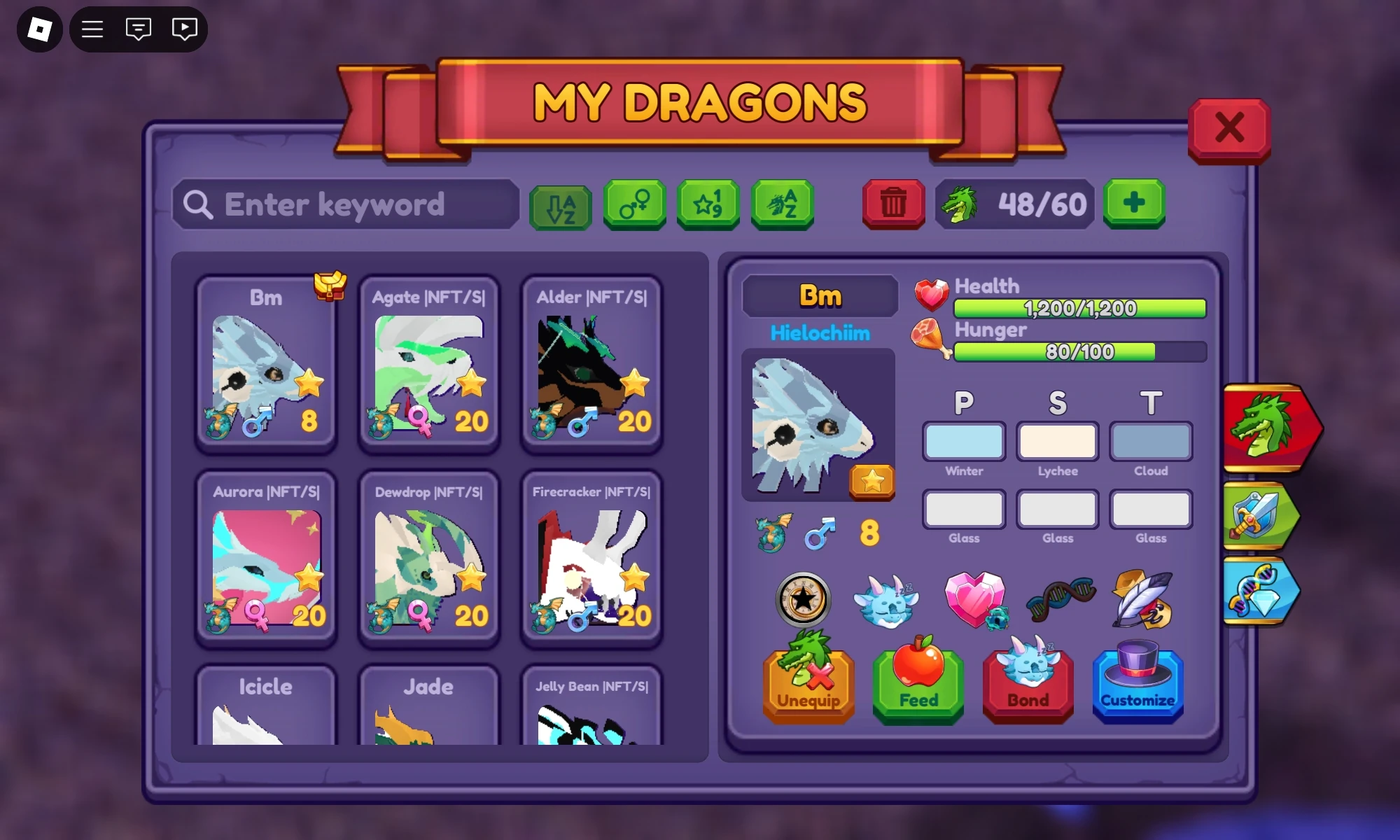Open the trash deletion mode
The width and height of the screenshot is (1400, 840).
point(892,205)
